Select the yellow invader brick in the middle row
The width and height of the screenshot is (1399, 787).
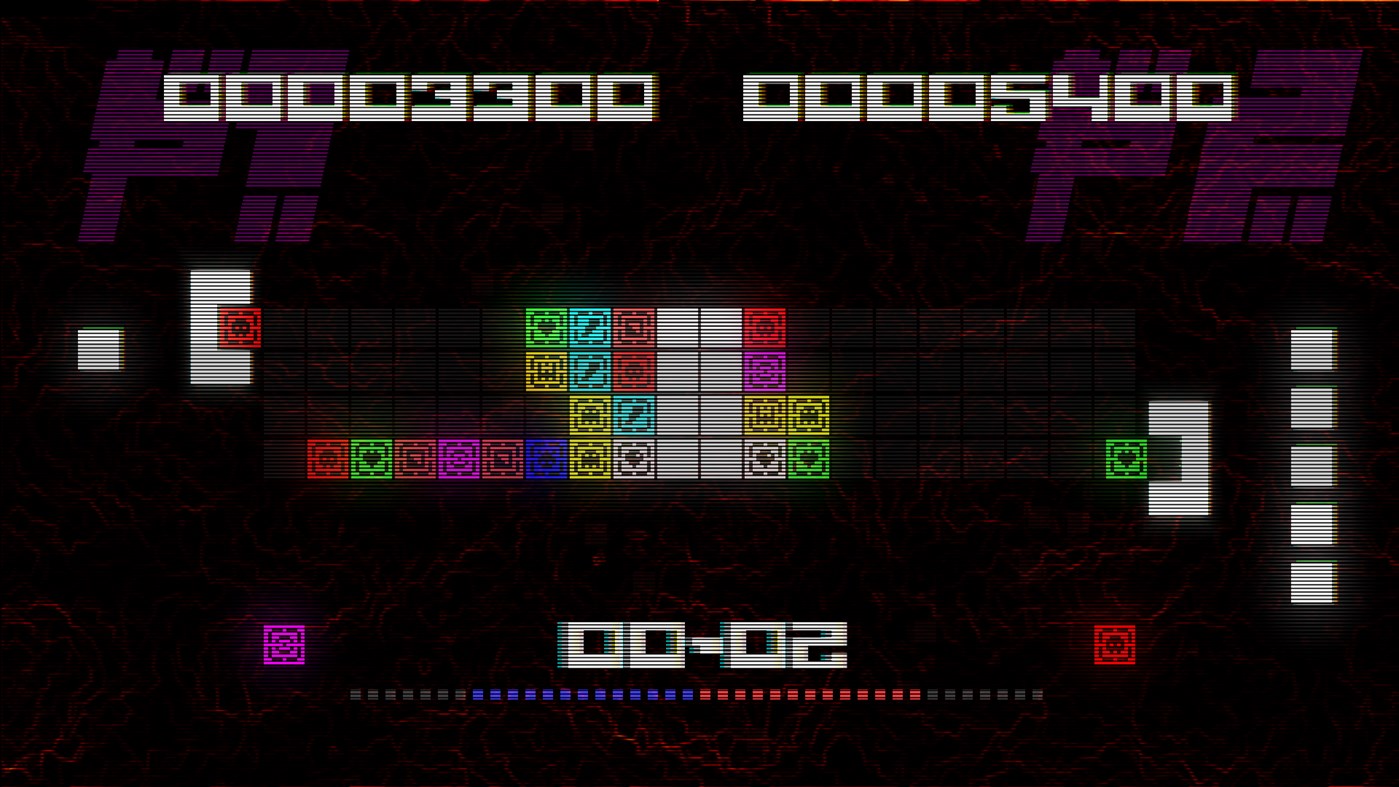[x=545, y=370]
